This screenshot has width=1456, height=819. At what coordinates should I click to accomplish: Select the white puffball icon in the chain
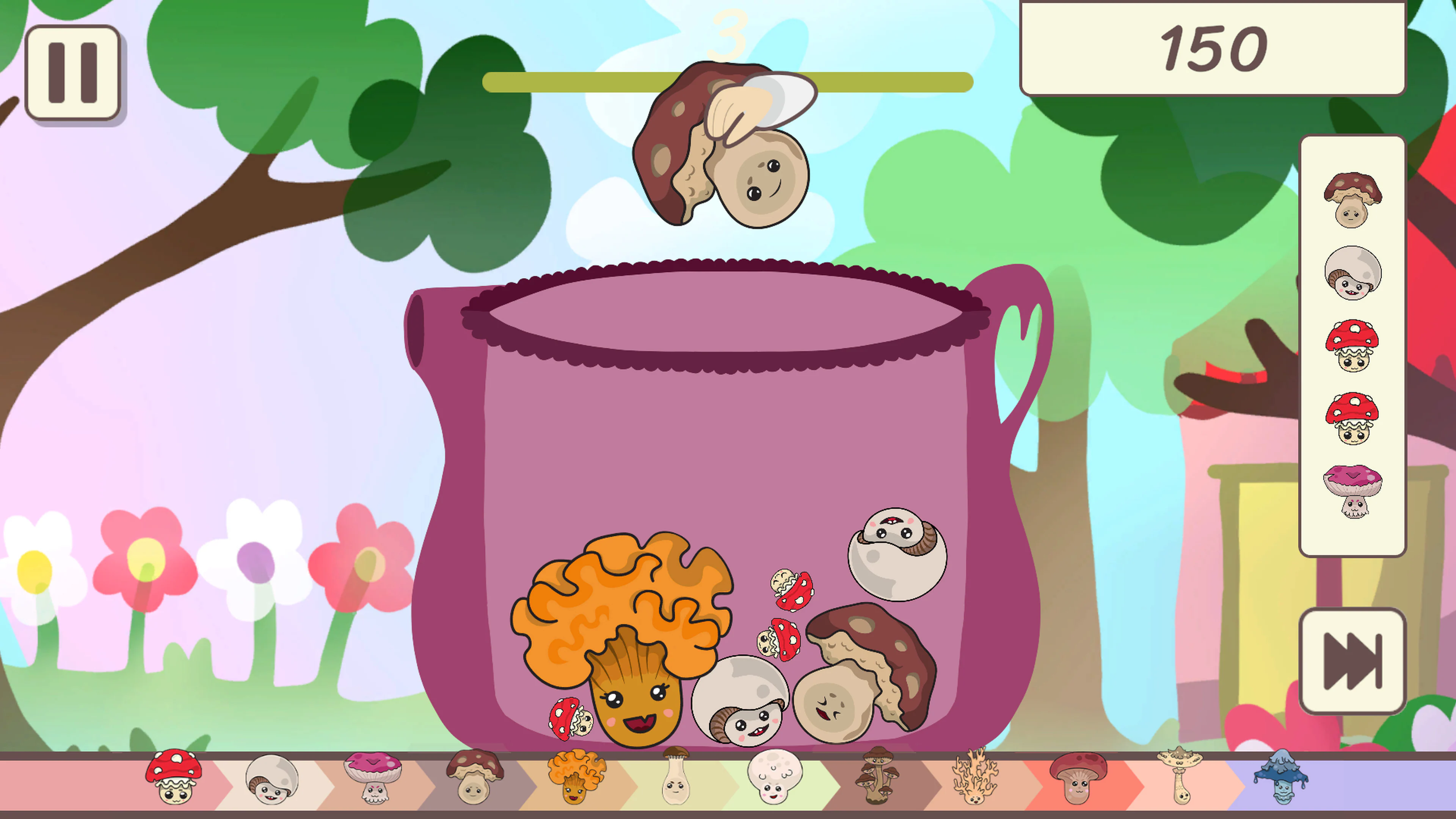[774, 780]
